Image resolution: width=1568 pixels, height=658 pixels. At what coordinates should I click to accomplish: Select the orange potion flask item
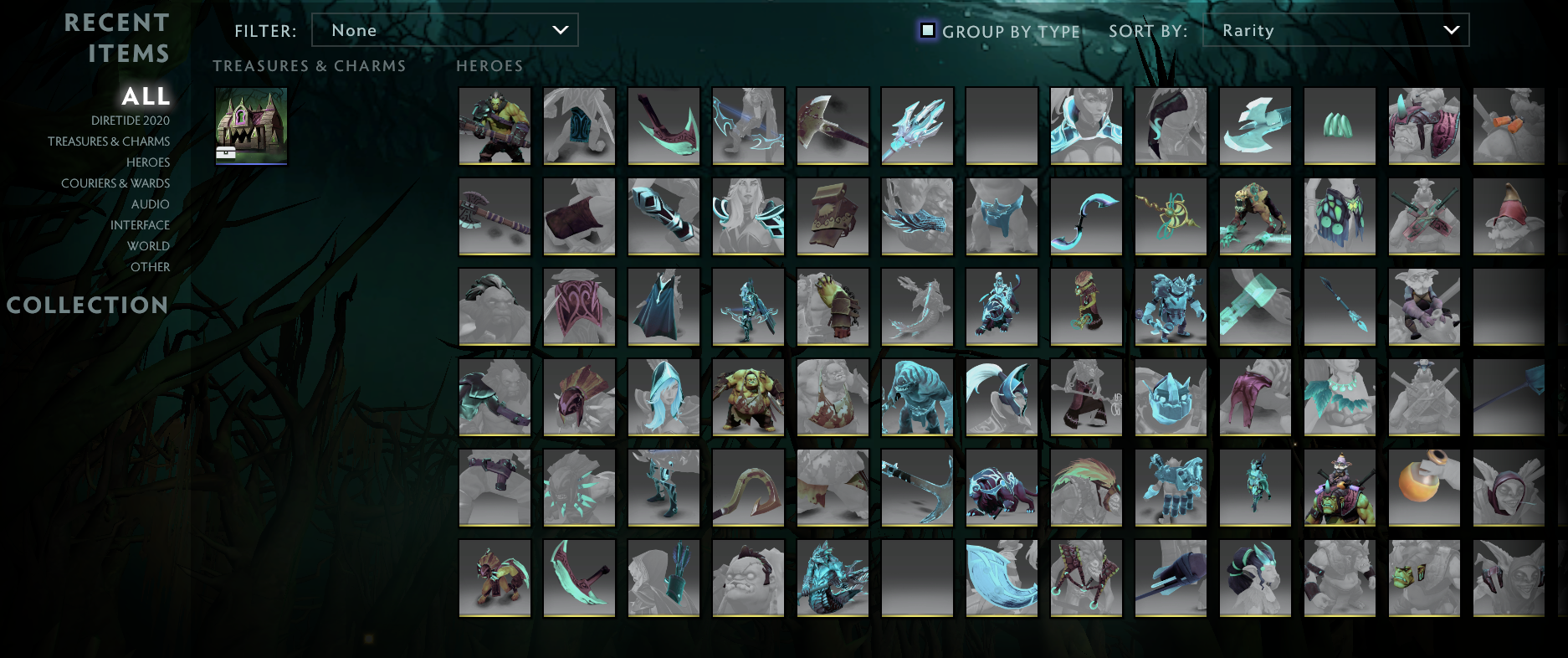point(1424,488)
